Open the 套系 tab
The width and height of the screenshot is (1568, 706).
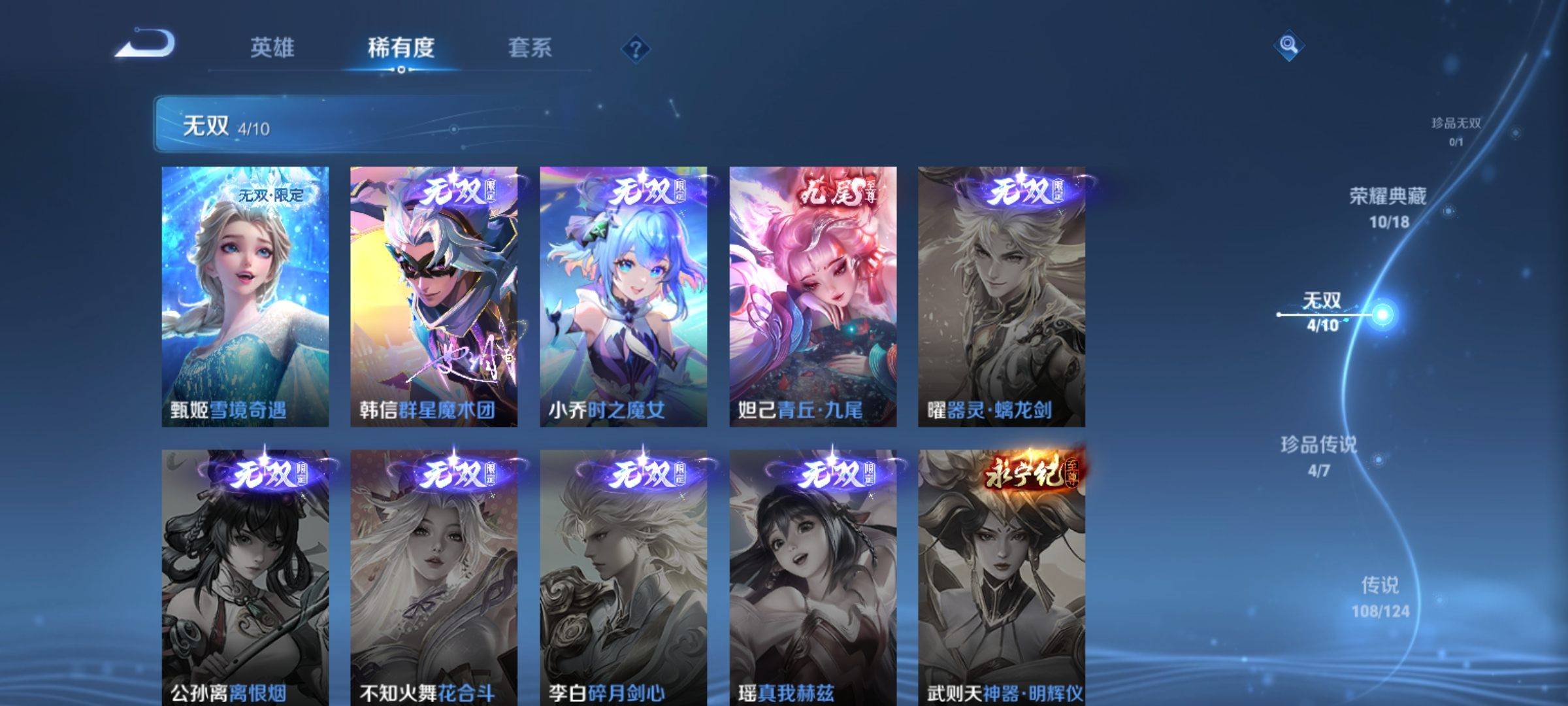pyautogui.click(x=529, y=48)
